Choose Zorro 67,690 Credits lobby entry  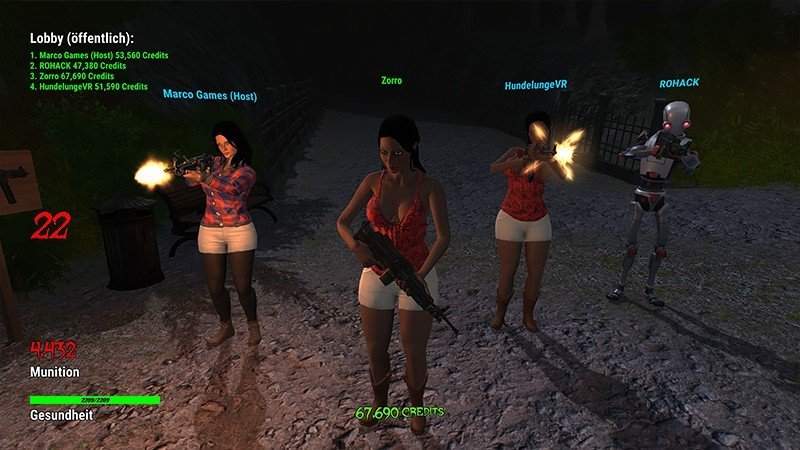pyautogui.click(x=71, y=76)
